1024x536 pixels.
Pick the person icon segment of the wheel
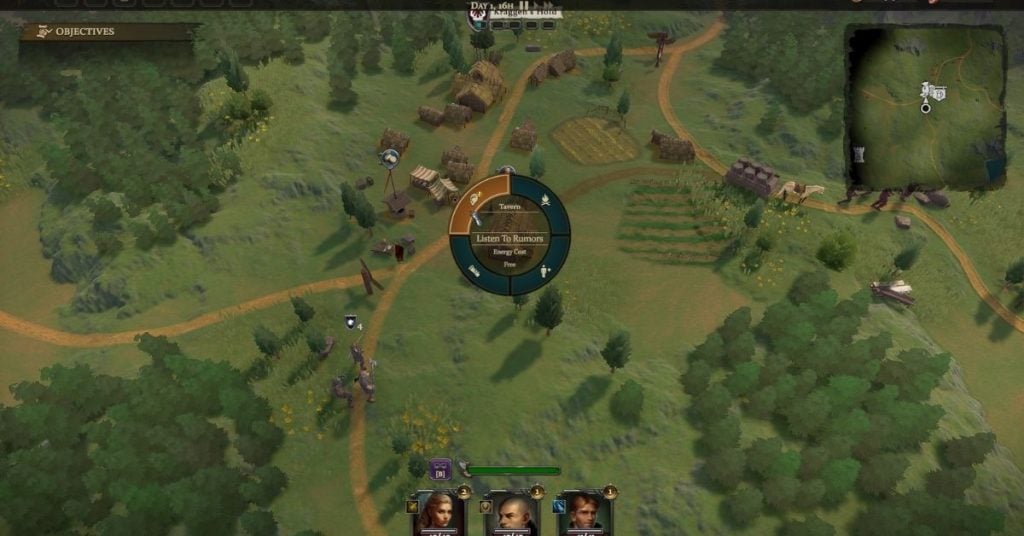(x=544, y=269)
